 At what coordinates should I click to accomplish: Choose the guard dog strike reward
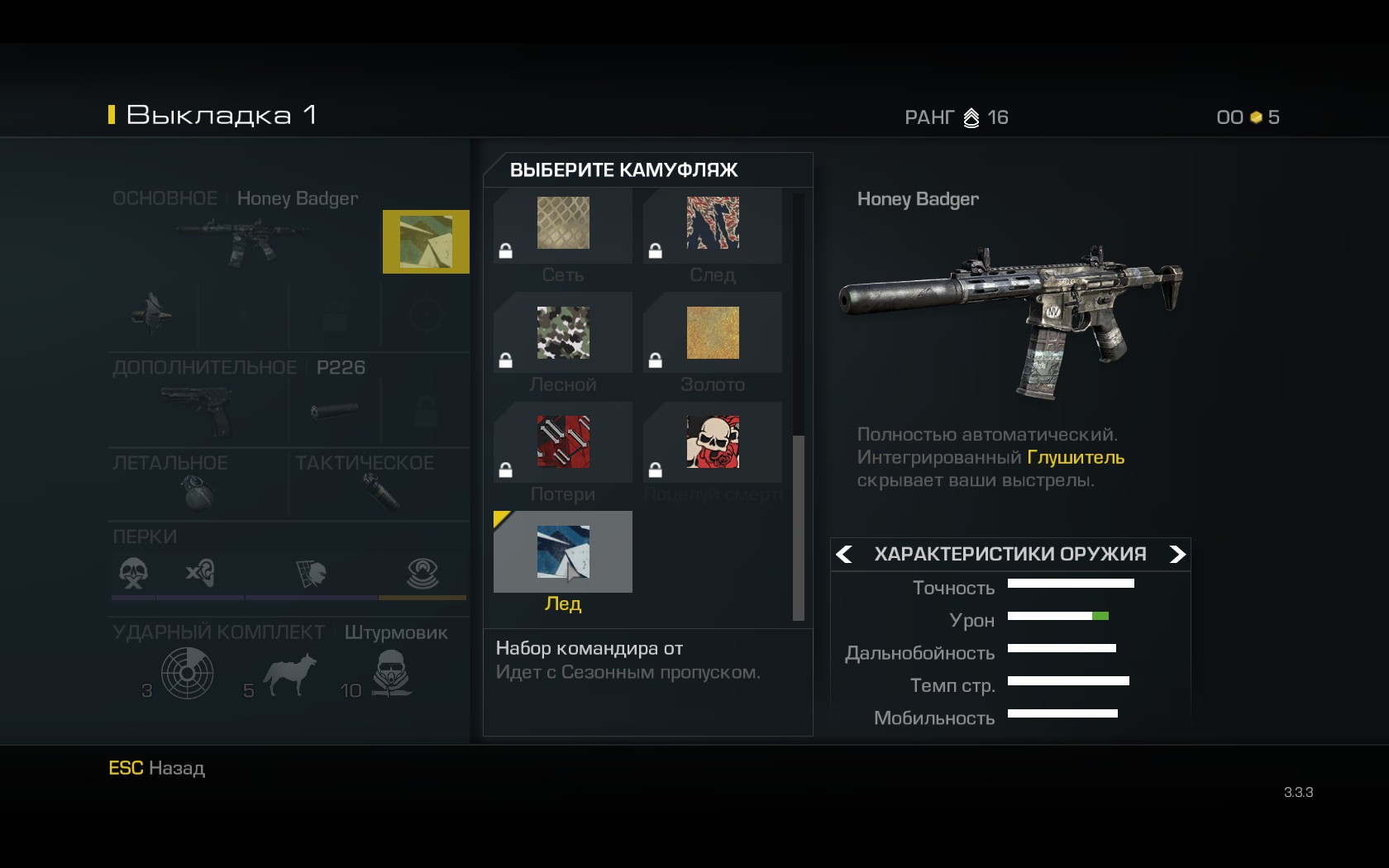[x=289, y=674]
